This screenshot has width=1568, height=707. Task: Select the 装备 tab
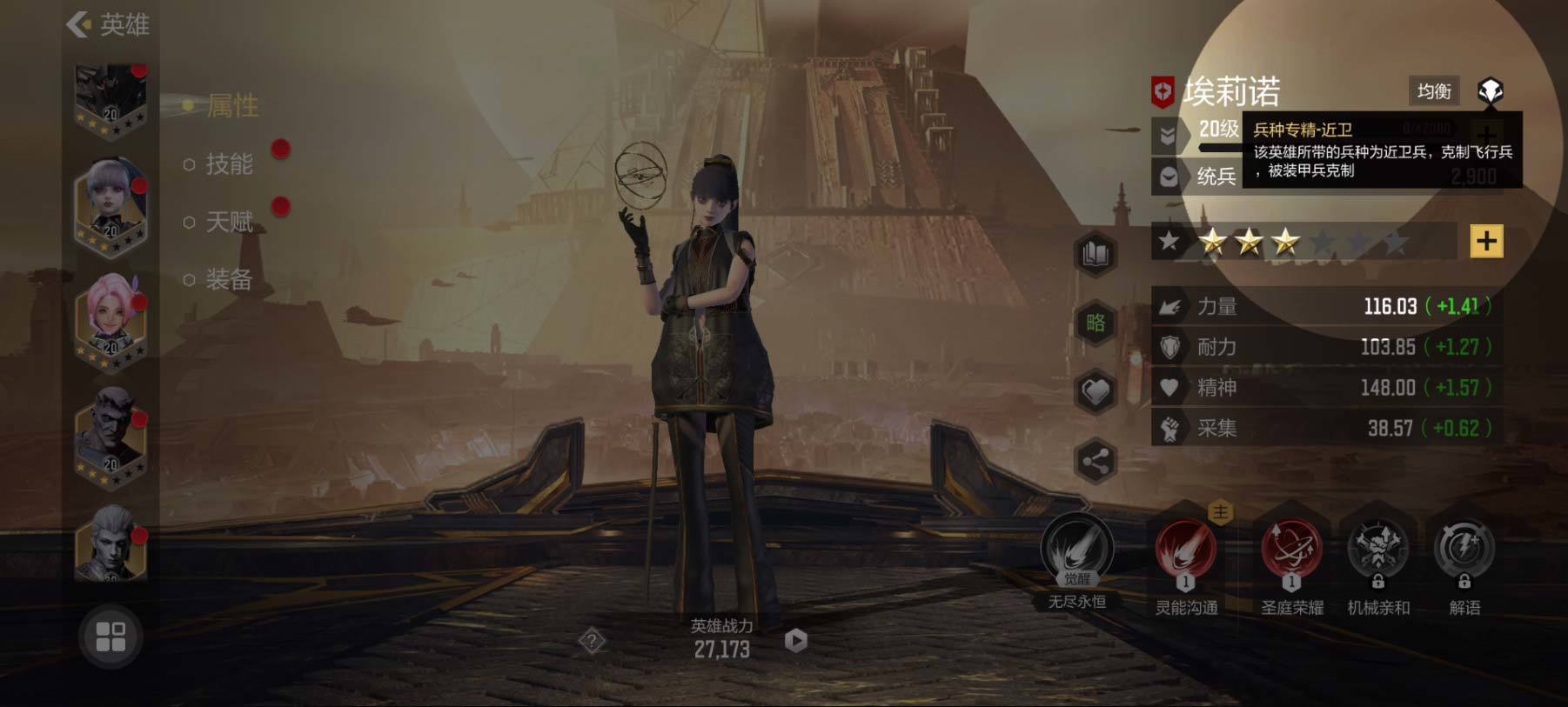pyautogui.click(x=228, y=280)
